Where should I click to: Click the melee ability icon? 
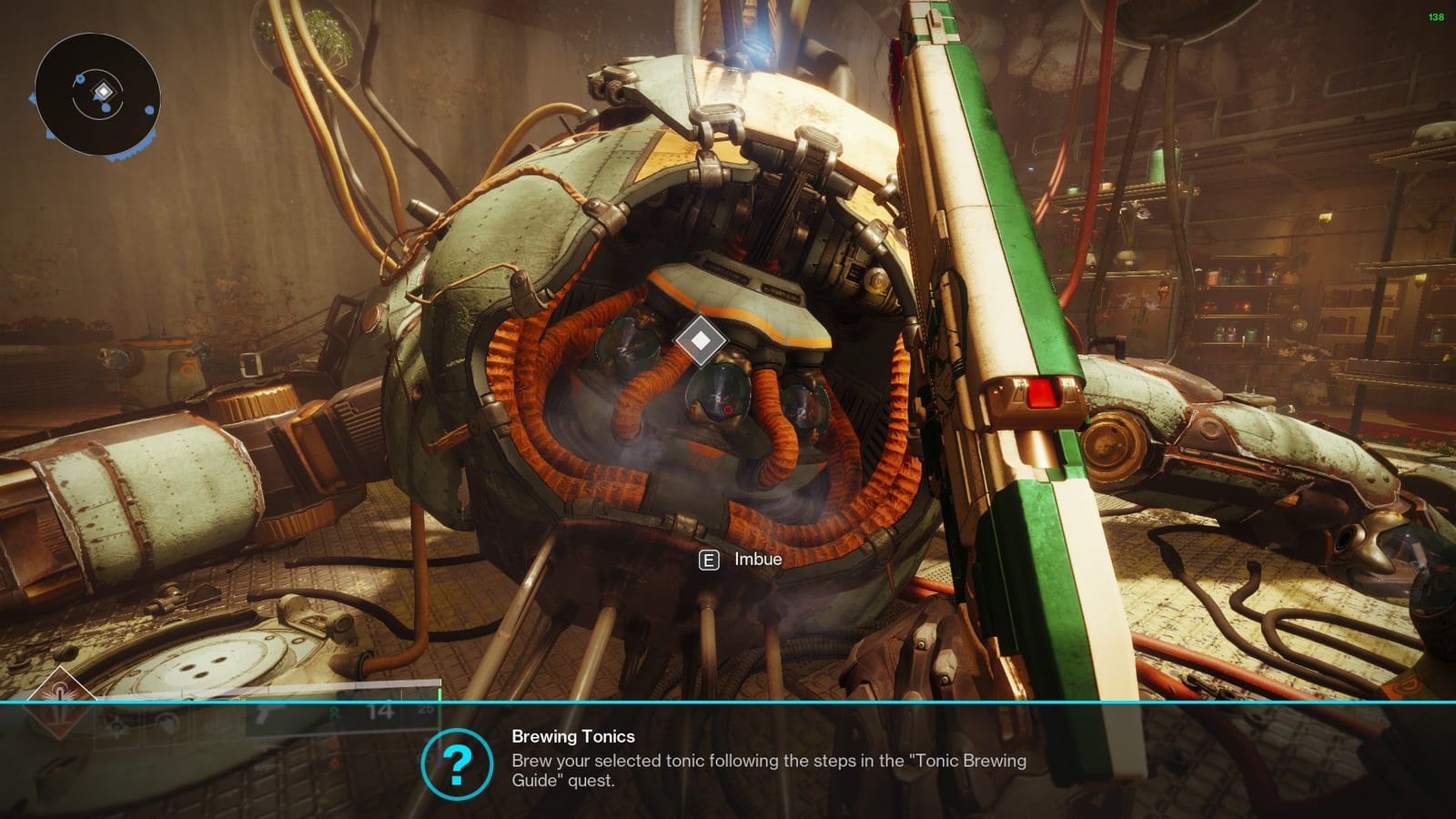point(167,726)
